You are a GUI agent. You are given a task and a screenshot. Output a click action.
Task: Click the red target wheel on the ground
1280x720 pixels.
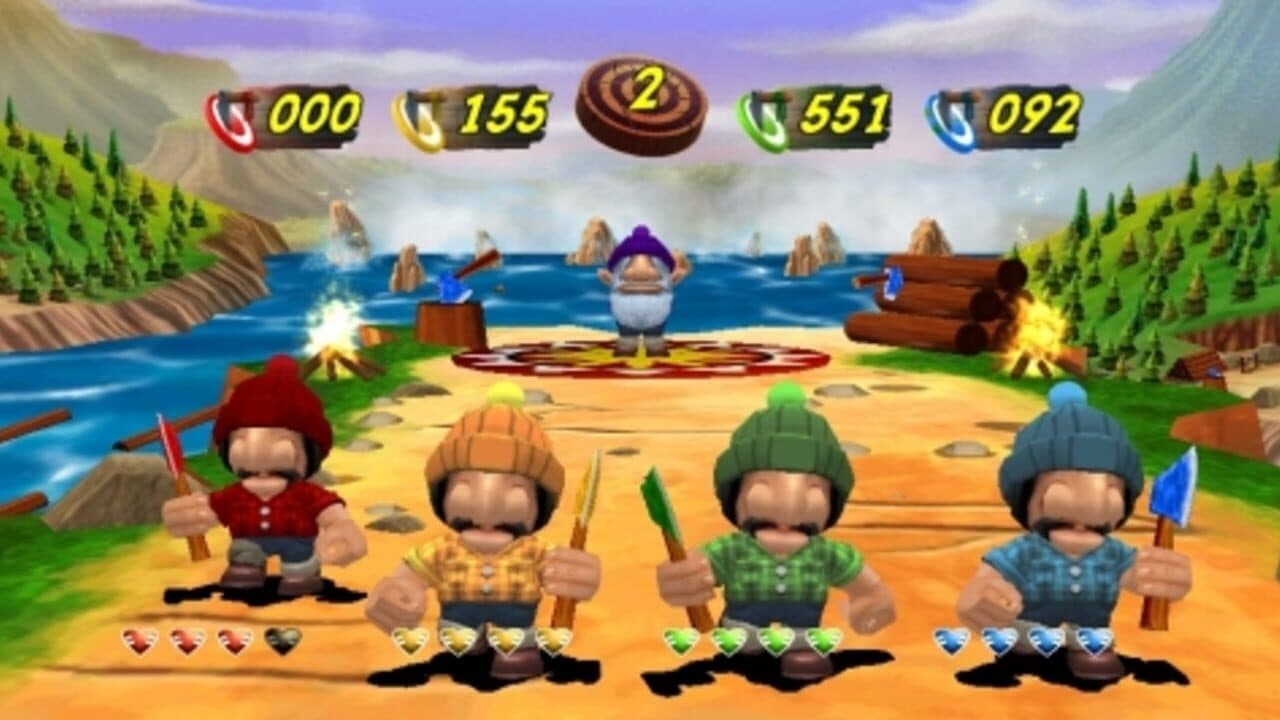[640, 357]
